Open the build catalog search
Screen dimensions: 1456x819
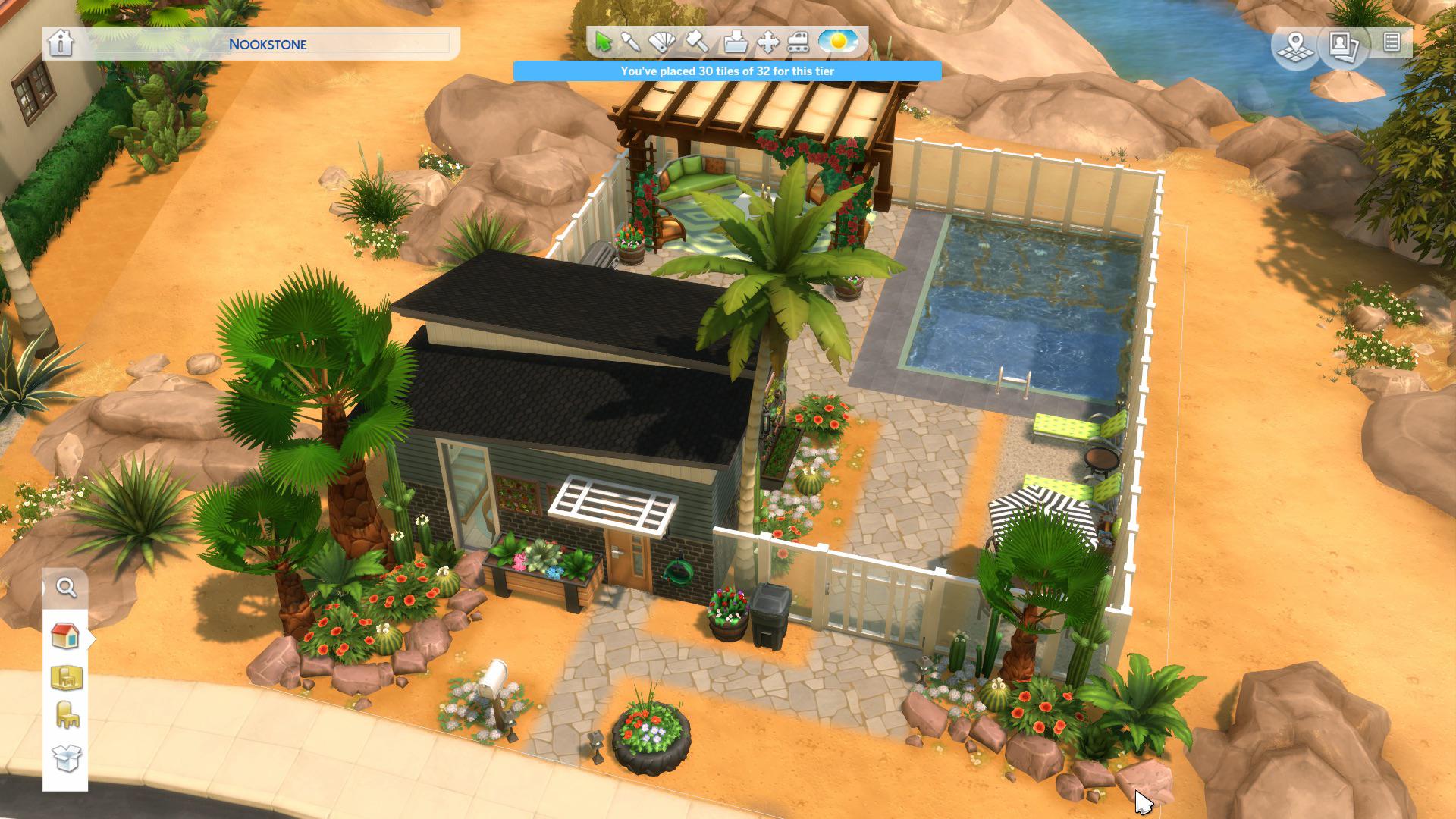(x=67, y=588)
